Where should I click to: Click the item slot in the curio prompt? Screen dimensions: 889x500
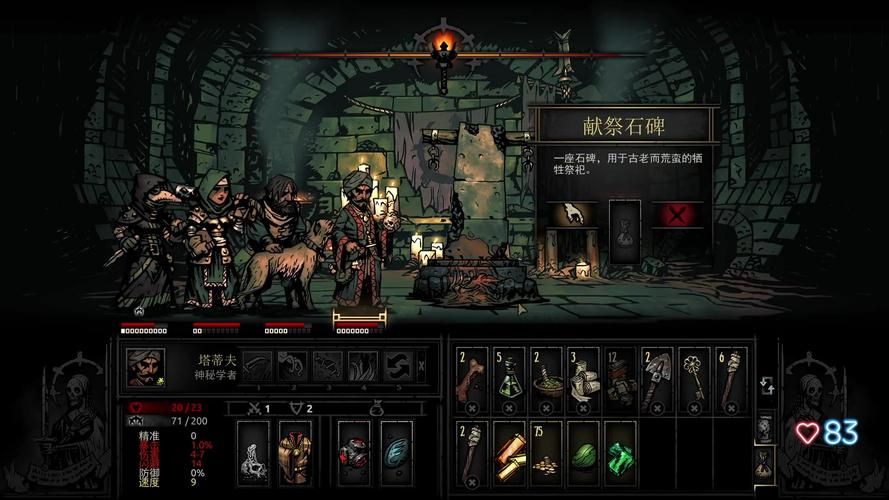625,230
